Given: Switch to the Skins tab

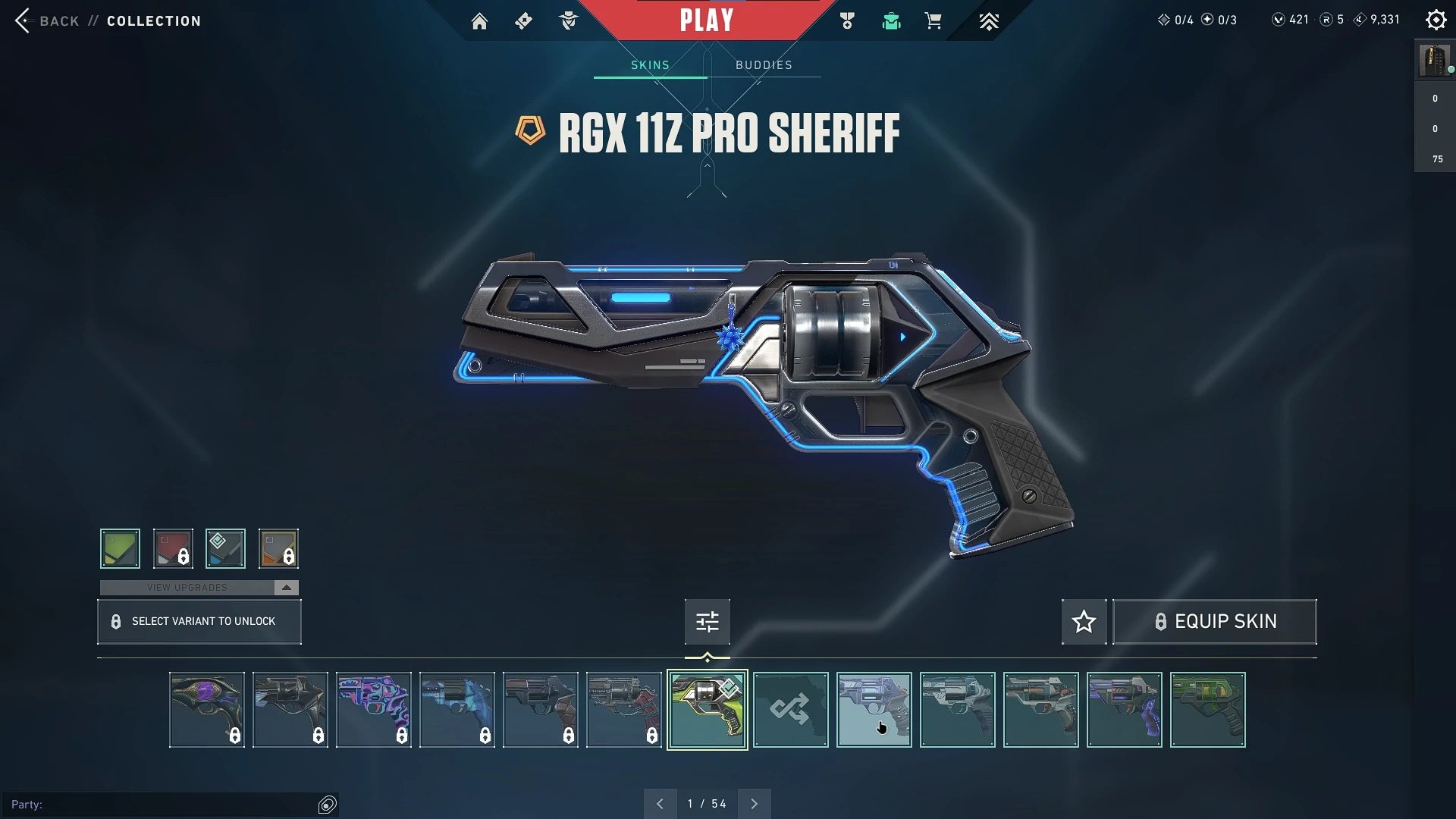Looking at the screenshot, I should point(649,64).
